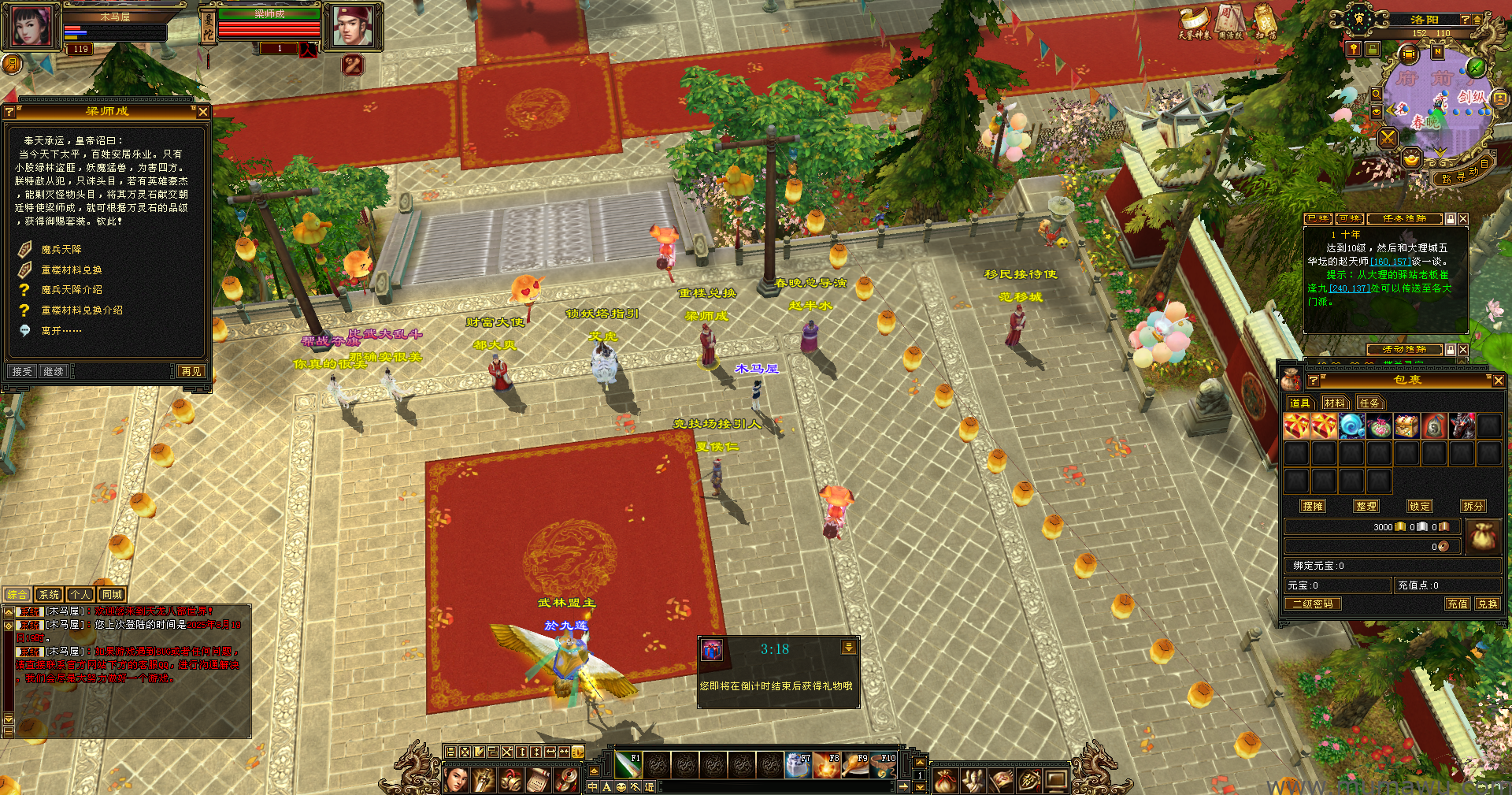
Task: Switch to the 材料 bag tab
Action: click(1334, 403)
